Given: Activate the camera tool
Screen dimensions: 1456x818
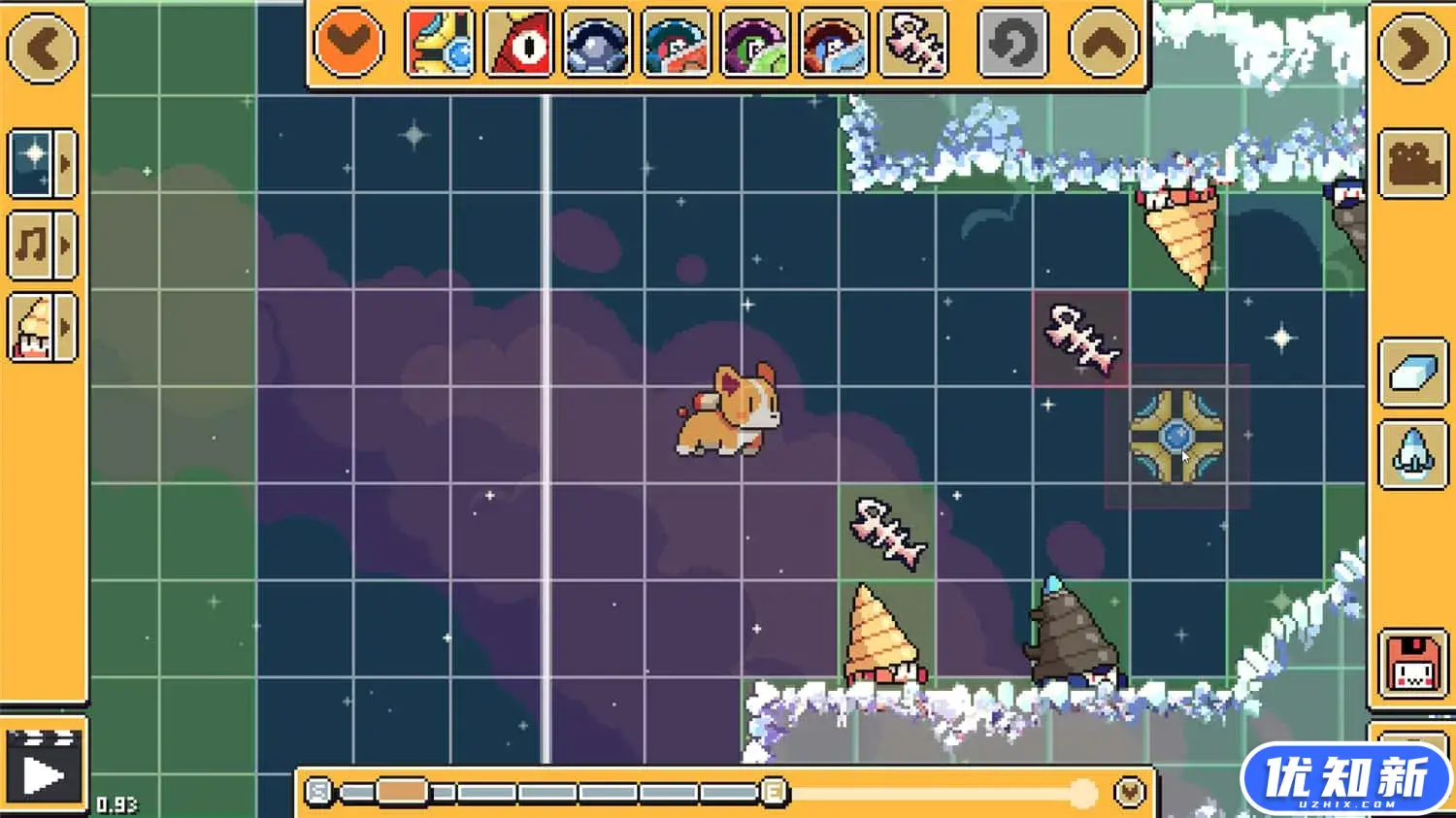Looking at the screenshot, I should (x=1412, y=163).
